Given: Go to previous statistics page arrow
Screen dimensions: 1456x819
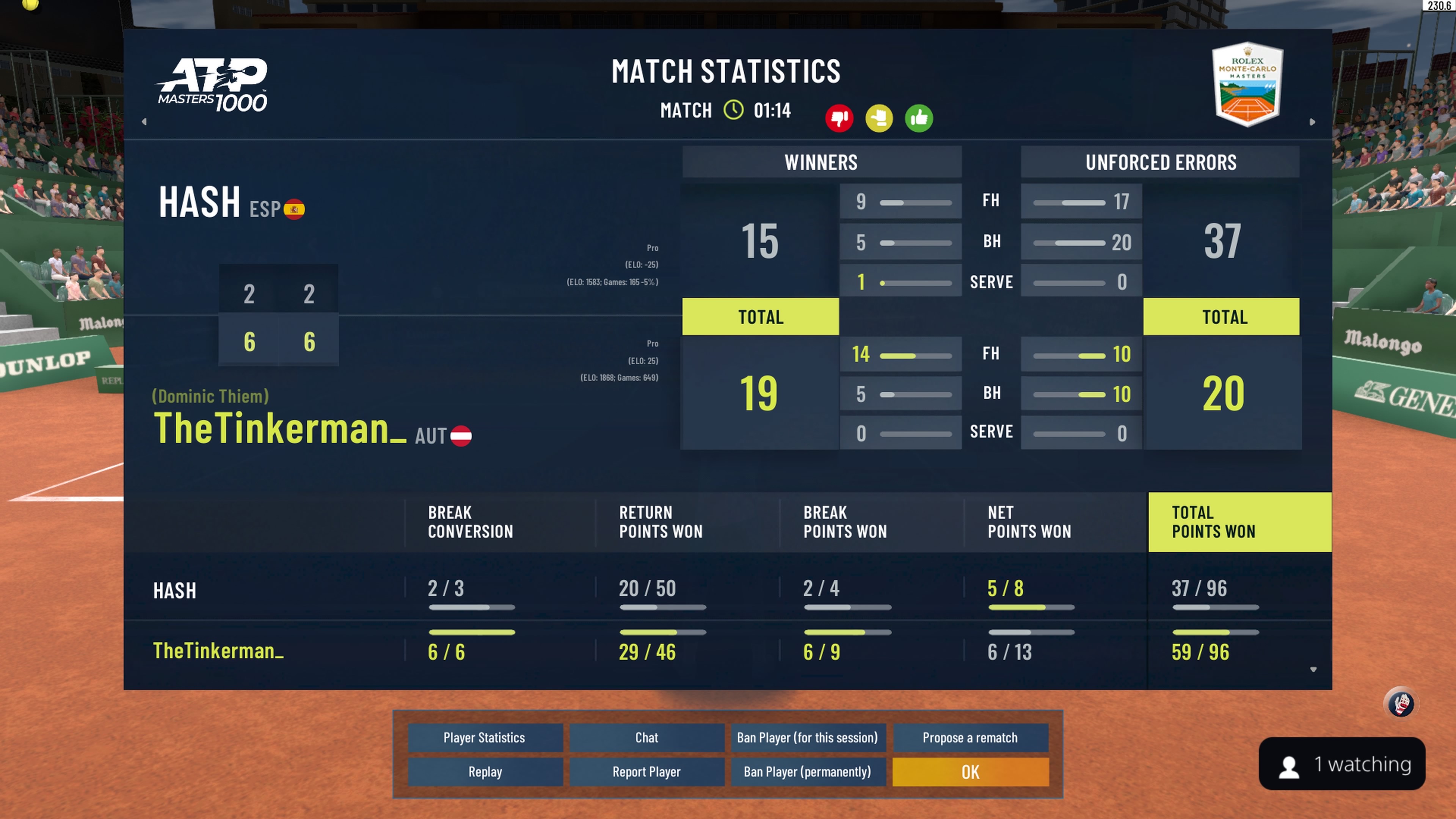Looking at the screenshot, I should tap(144, 121).
